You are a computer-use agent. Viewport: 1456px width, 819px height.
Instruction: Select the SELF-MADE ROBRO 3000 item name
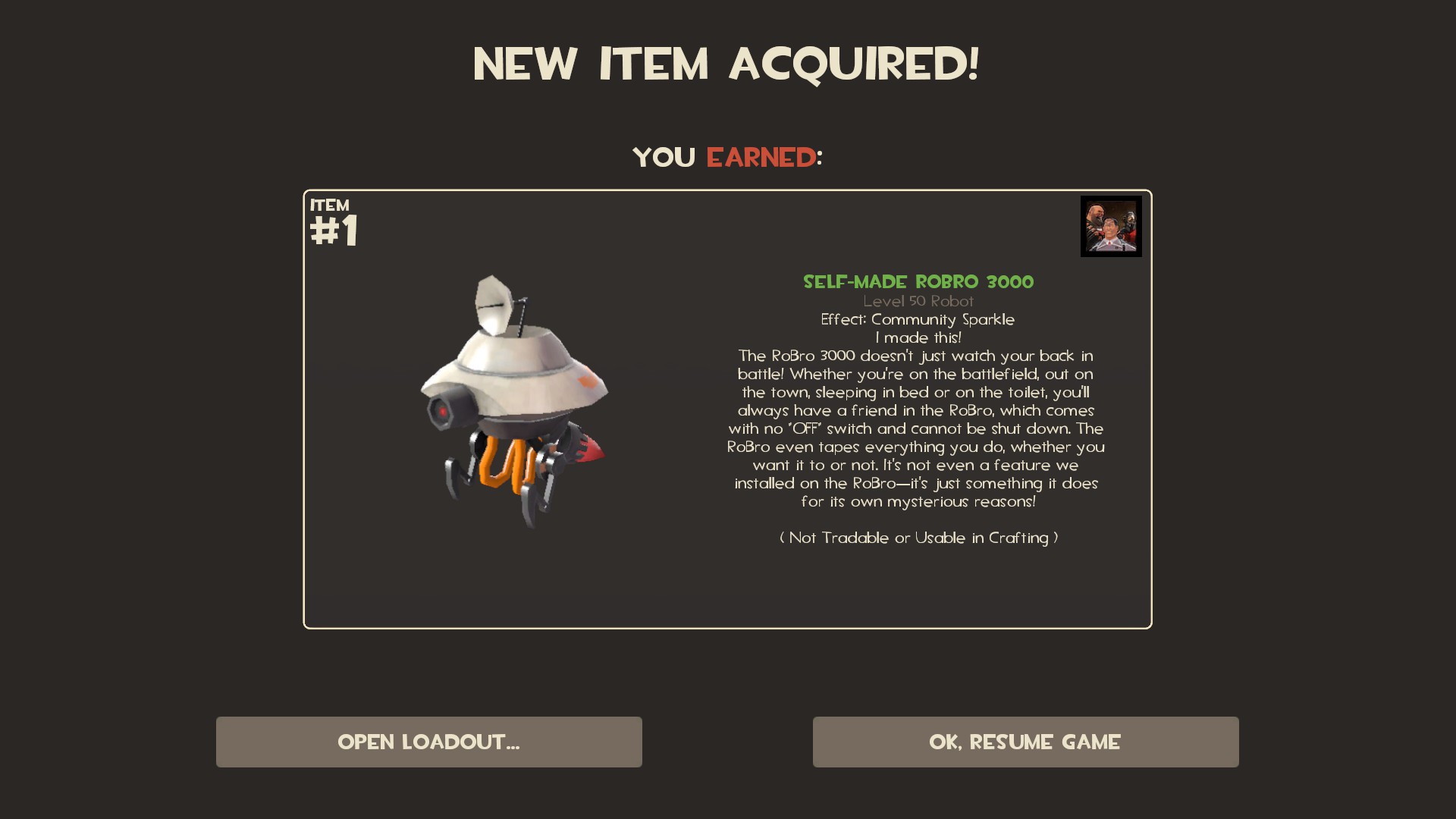[918, 282]
